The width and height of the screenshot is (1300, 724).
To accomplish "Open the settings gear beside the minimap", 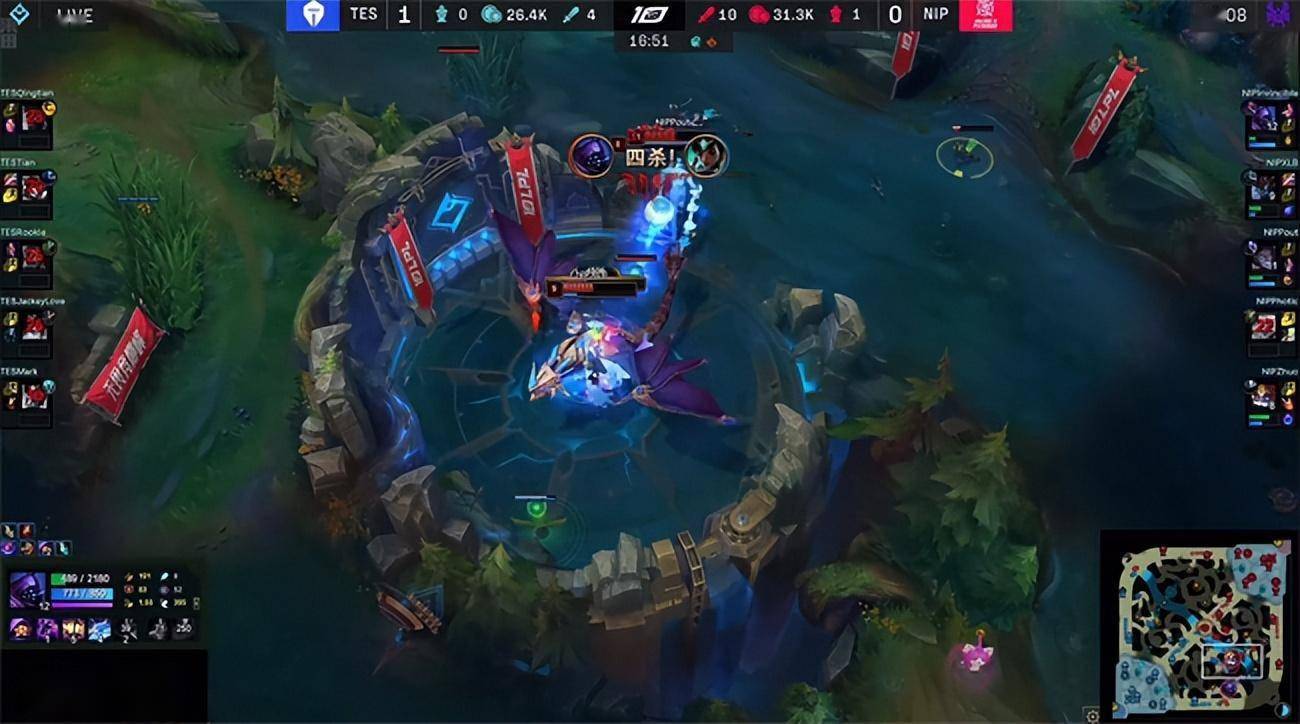I will pos(1092,714).
